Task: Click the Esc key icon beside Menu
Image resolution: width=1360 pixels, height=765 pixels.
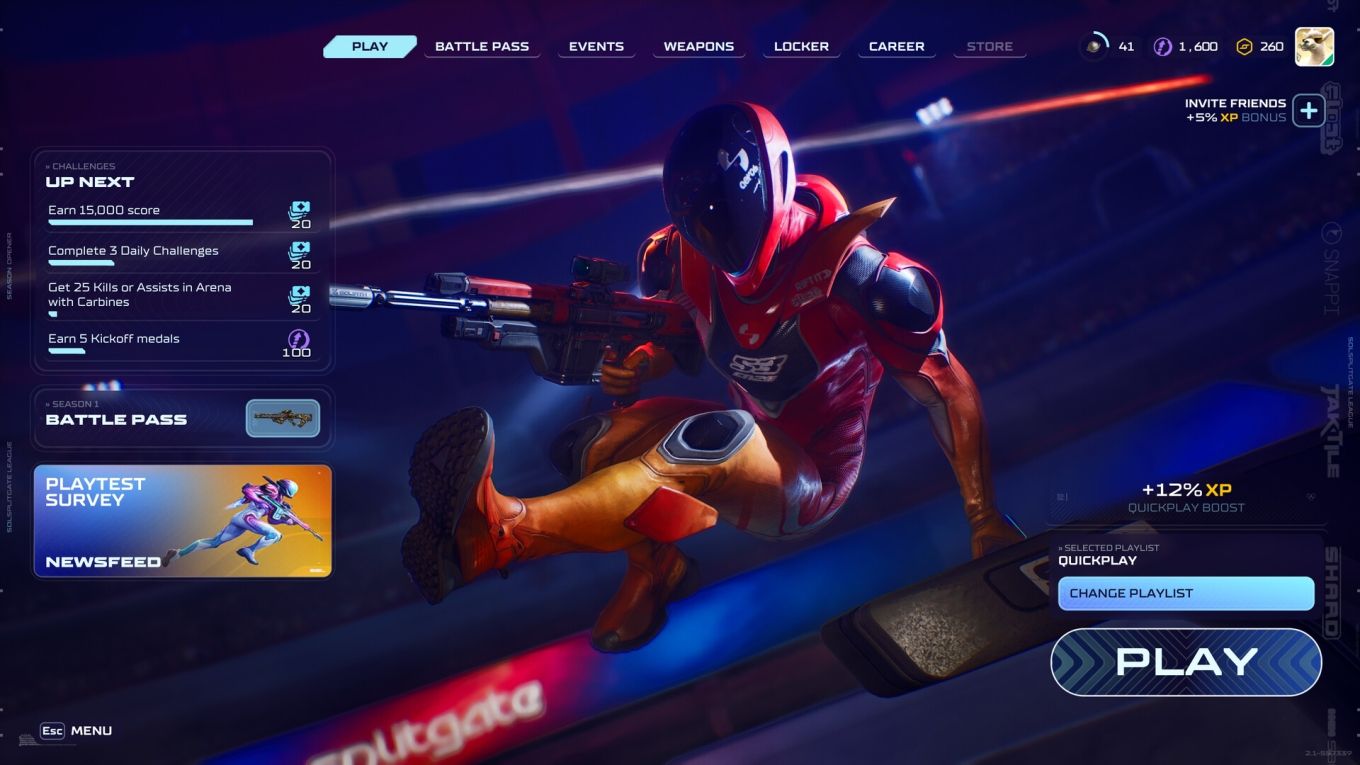Action: click(52, 731)
